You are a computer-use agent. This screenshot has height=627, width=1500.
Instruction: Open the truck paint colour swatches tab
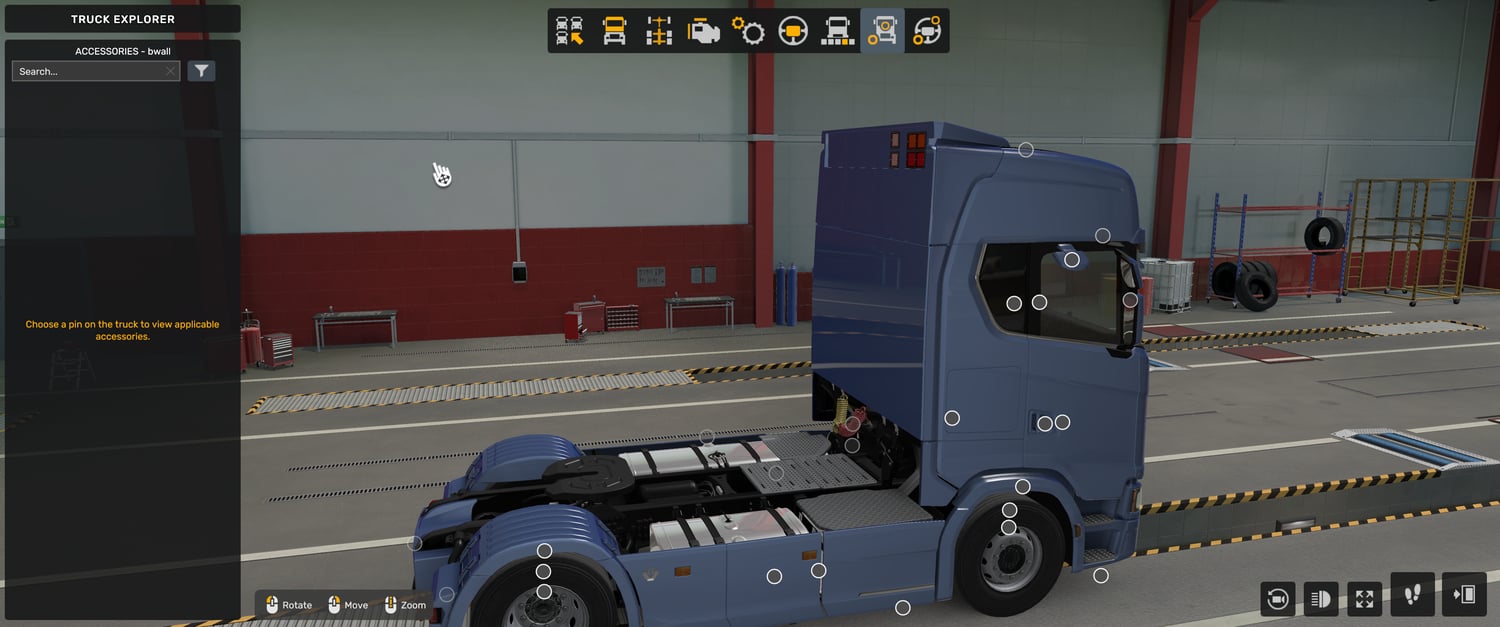[x=837, y=31]
